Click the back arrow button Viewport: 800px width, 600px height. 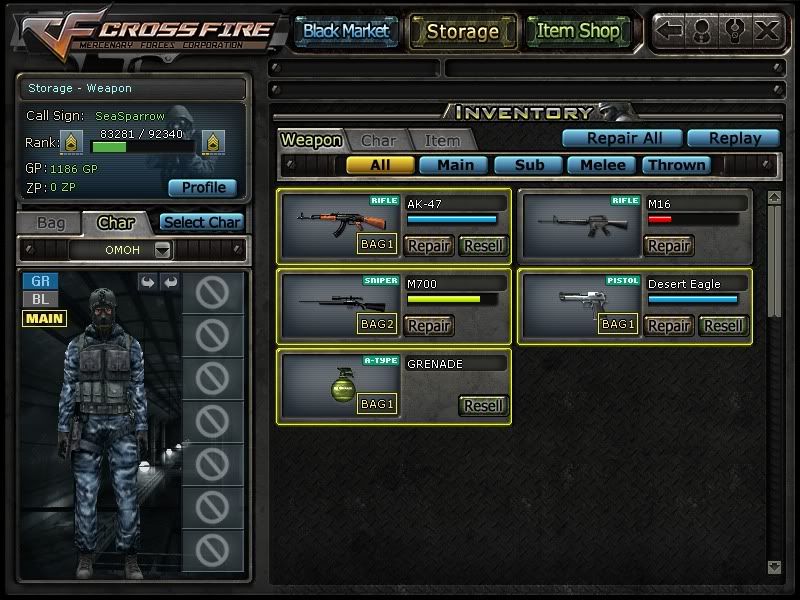(669, 30)
